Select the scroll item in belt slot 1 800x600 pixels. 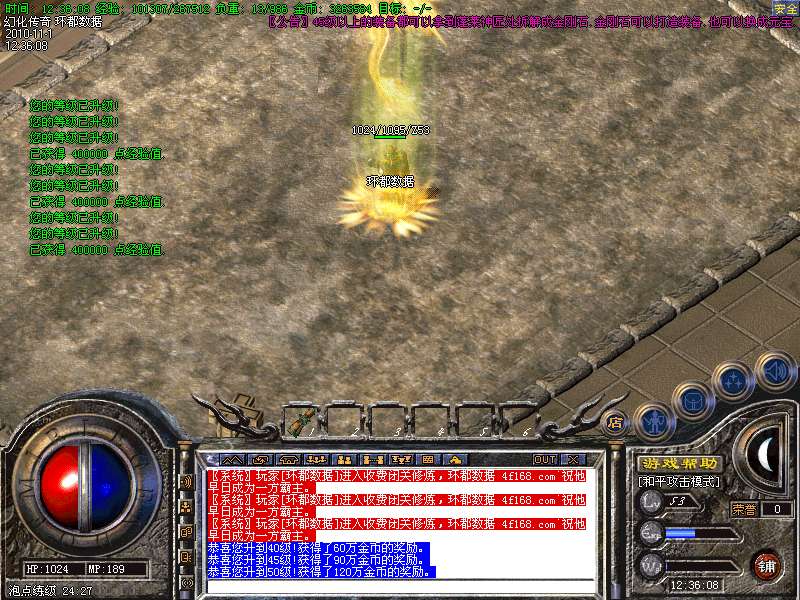point(298,421)
